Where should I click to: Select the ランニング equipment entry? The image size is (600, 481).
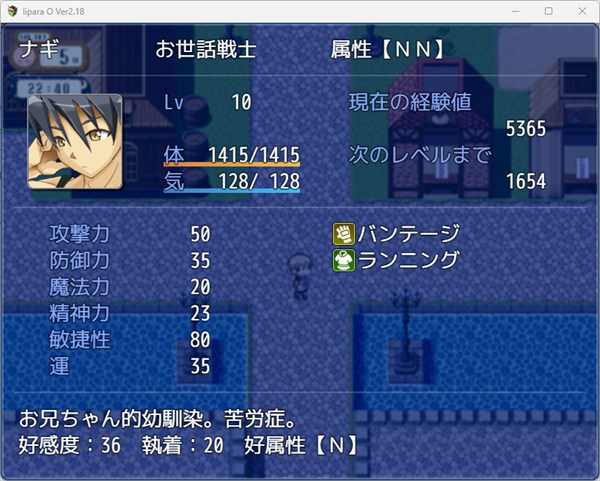(x=397, y=260)
